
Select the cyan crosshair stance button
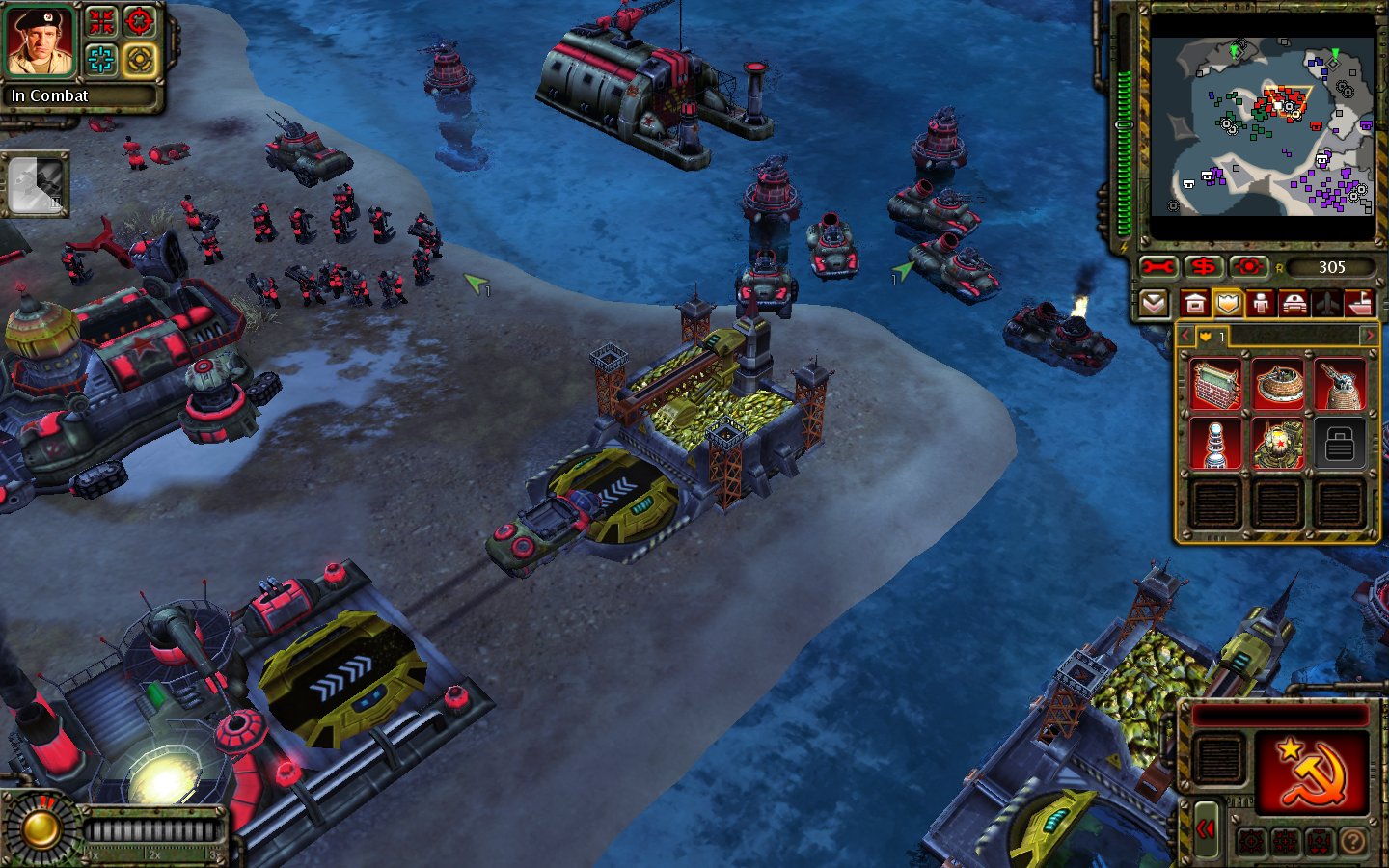pos(102,60)
